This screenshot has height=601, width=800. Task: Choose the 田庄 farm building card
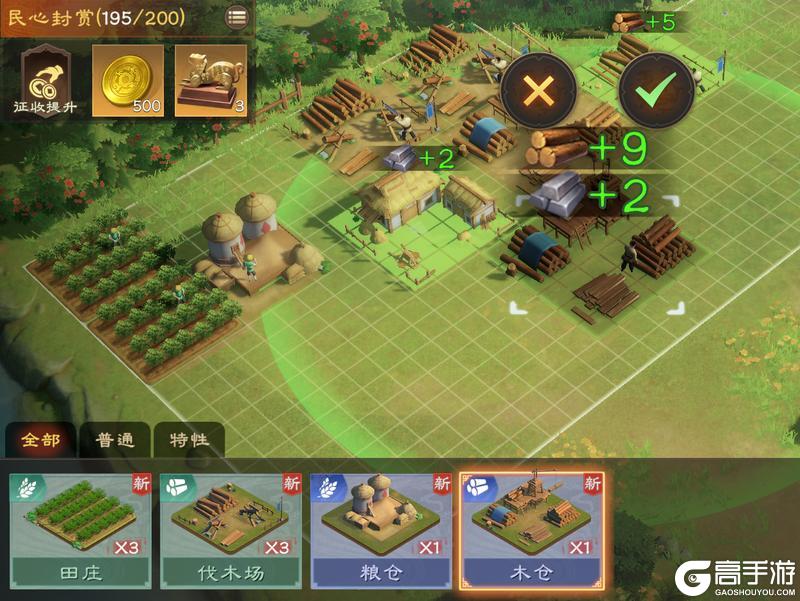tap(80, 530)
